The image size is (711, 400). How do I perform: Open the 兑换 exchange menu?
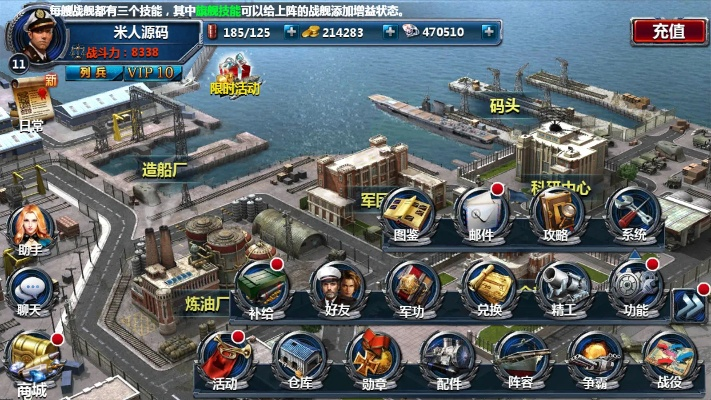[487, 288]
